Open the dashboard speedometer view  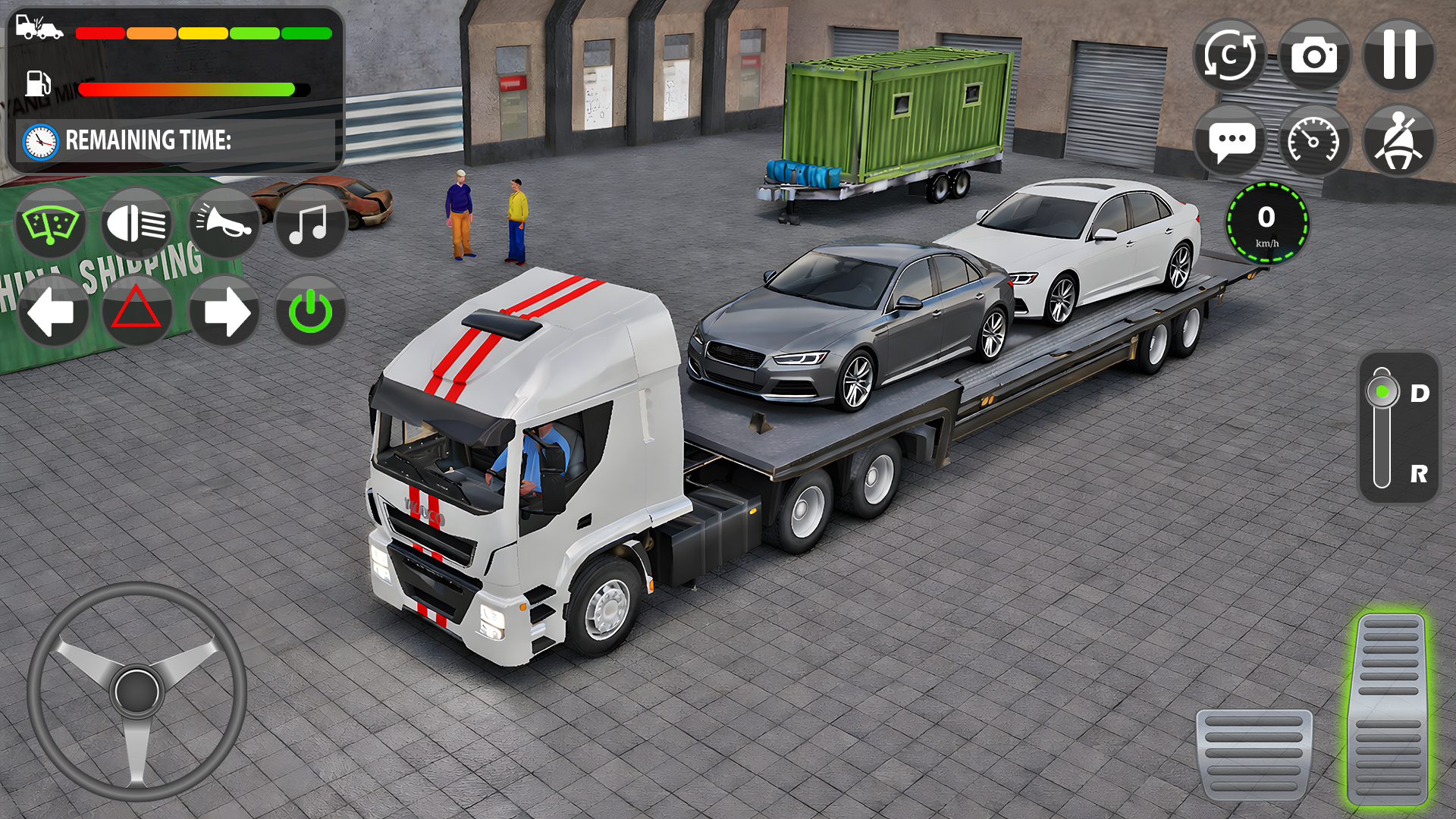(x=1315, y=139)
